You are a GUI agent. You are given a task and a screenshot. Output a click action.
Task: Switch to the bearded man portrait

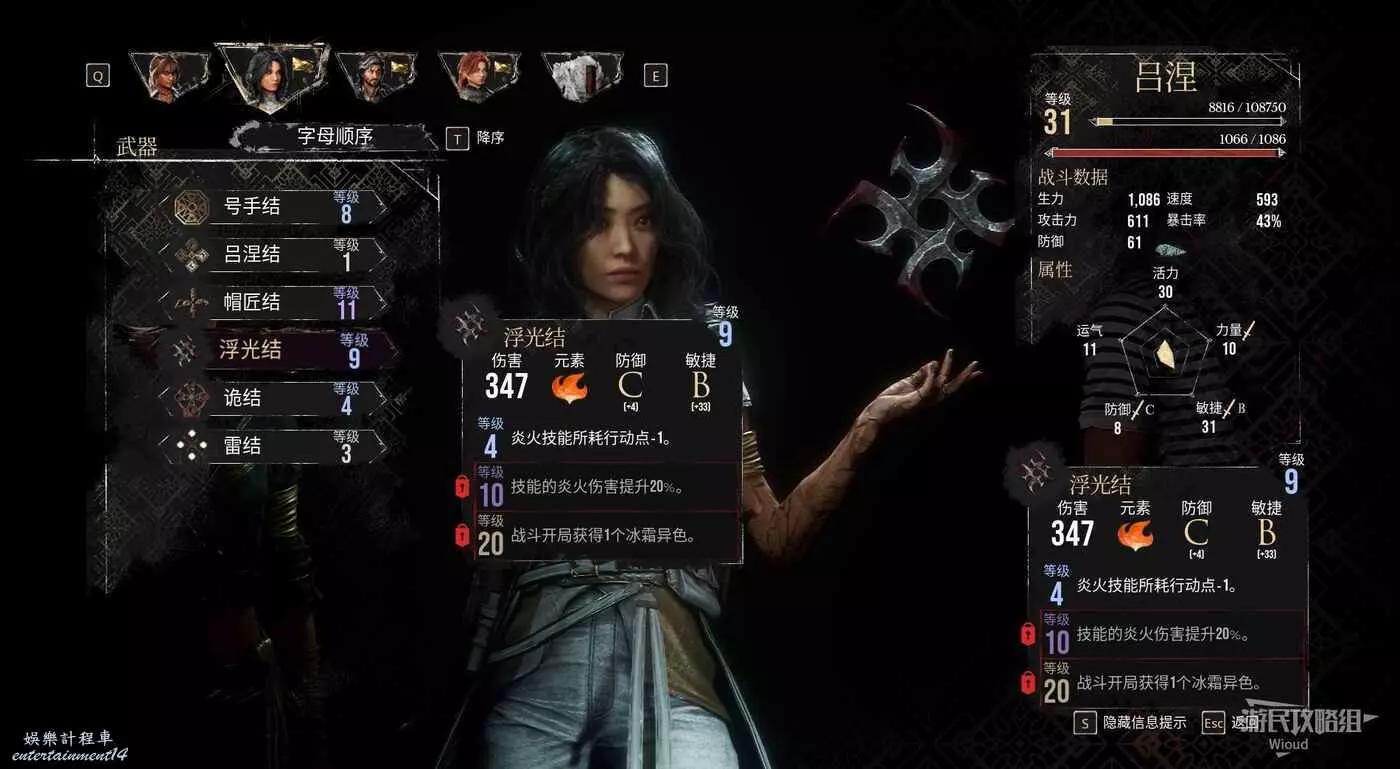click(374, 74)
